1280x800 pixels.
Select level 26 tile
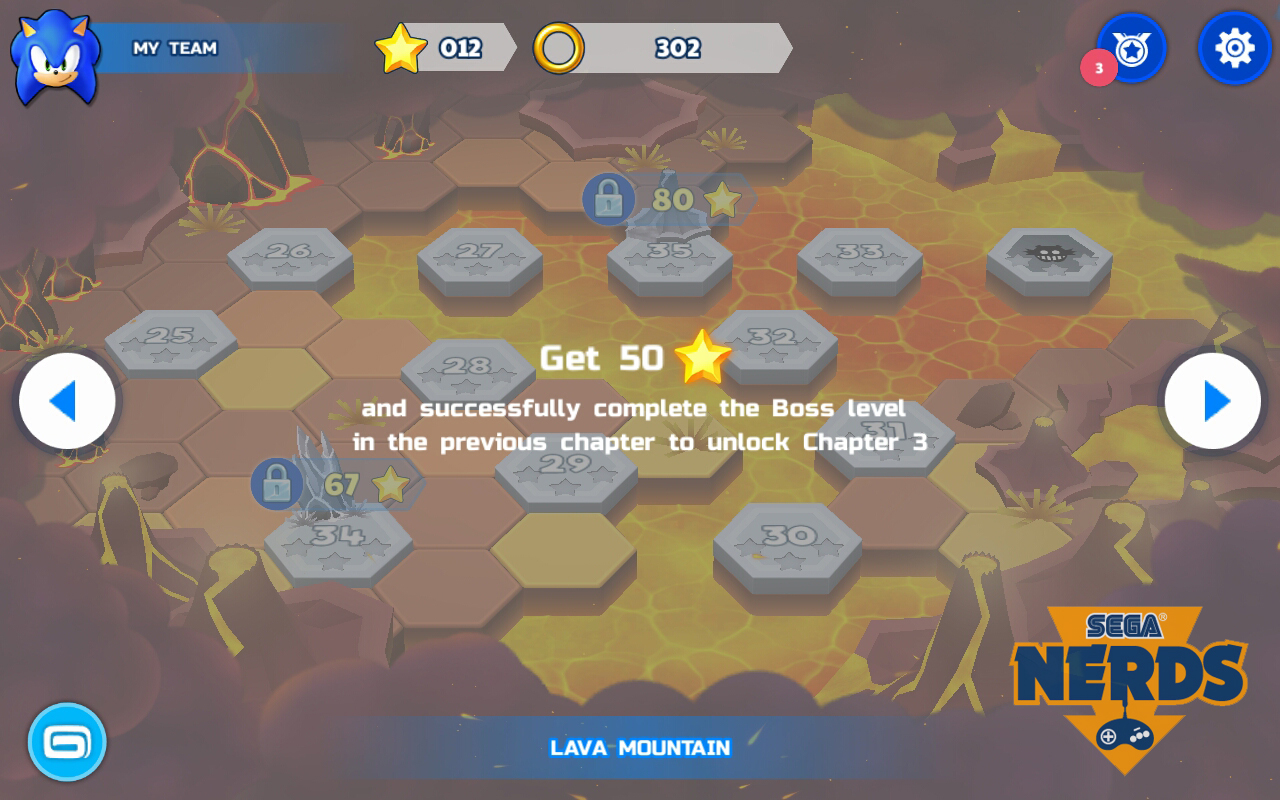(x=289, y=256)
